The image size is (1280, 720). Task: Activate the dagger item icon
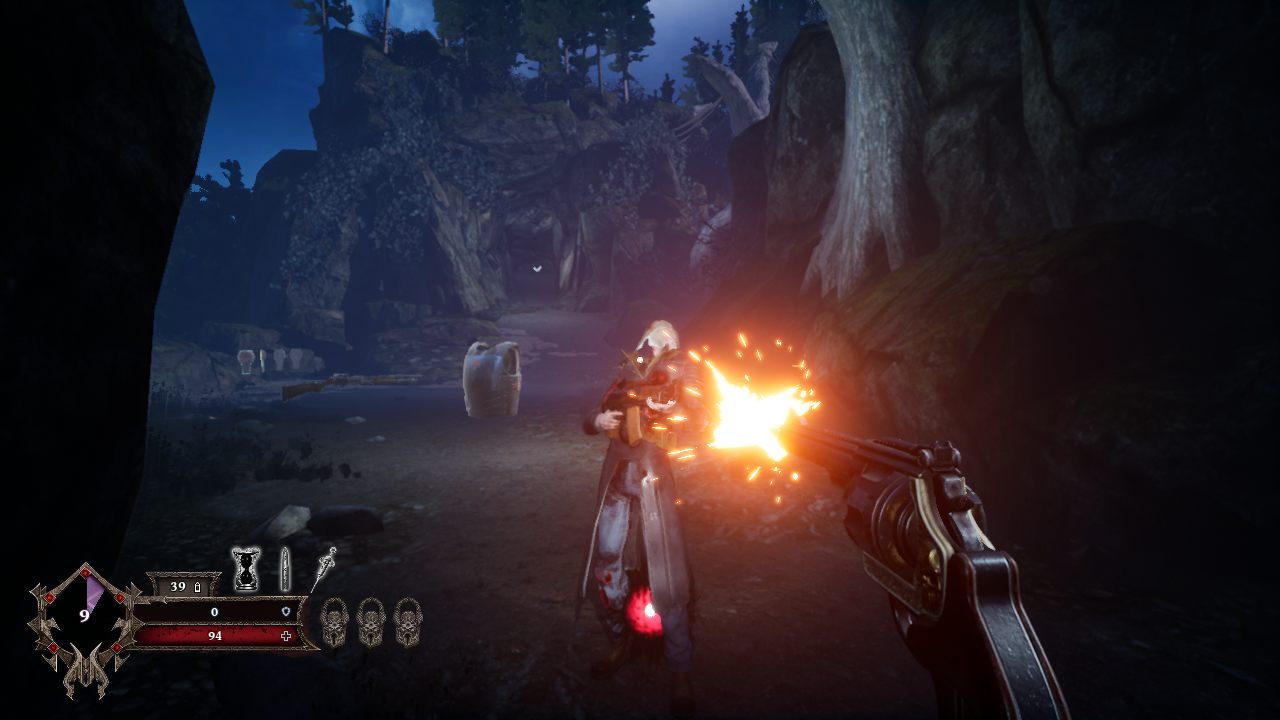tap(325, 568)
